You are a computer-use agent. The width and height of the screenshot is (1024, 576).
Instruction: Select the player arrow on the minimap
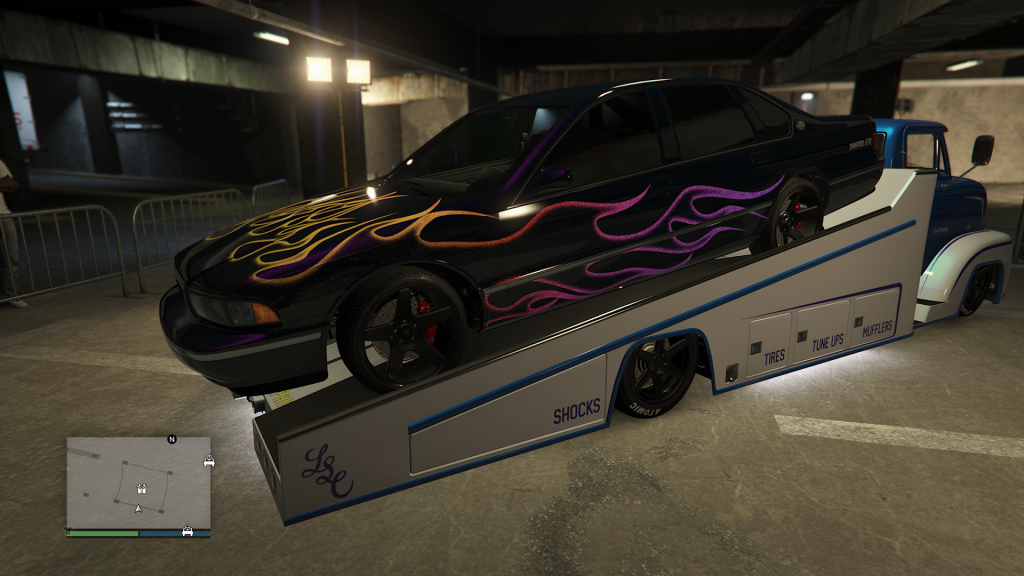pos(139,509)
